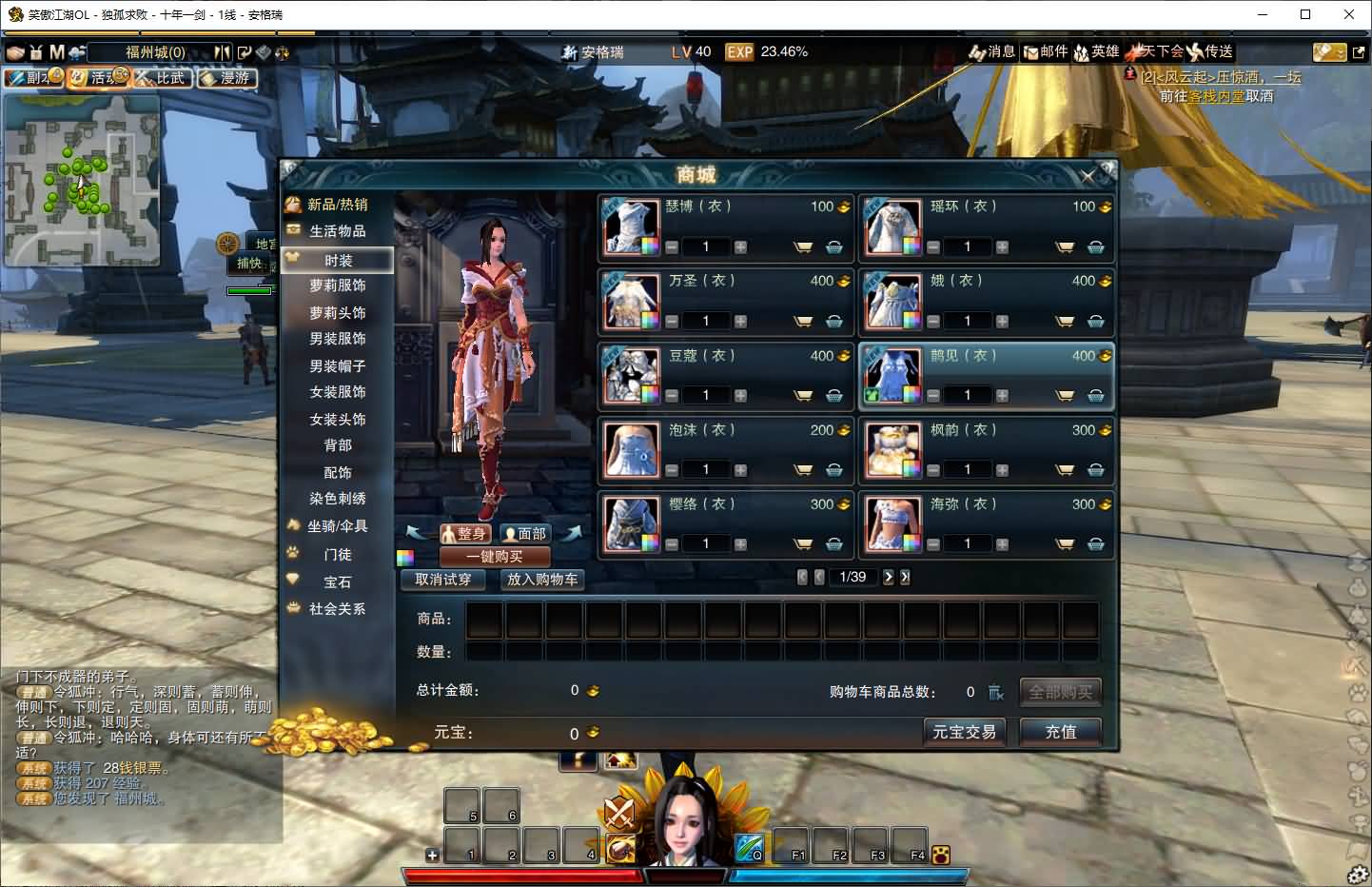Click the minimap of 福州城
This screenshot has width=1372, height=887.
pyautogui.click(x=81, y=181)
